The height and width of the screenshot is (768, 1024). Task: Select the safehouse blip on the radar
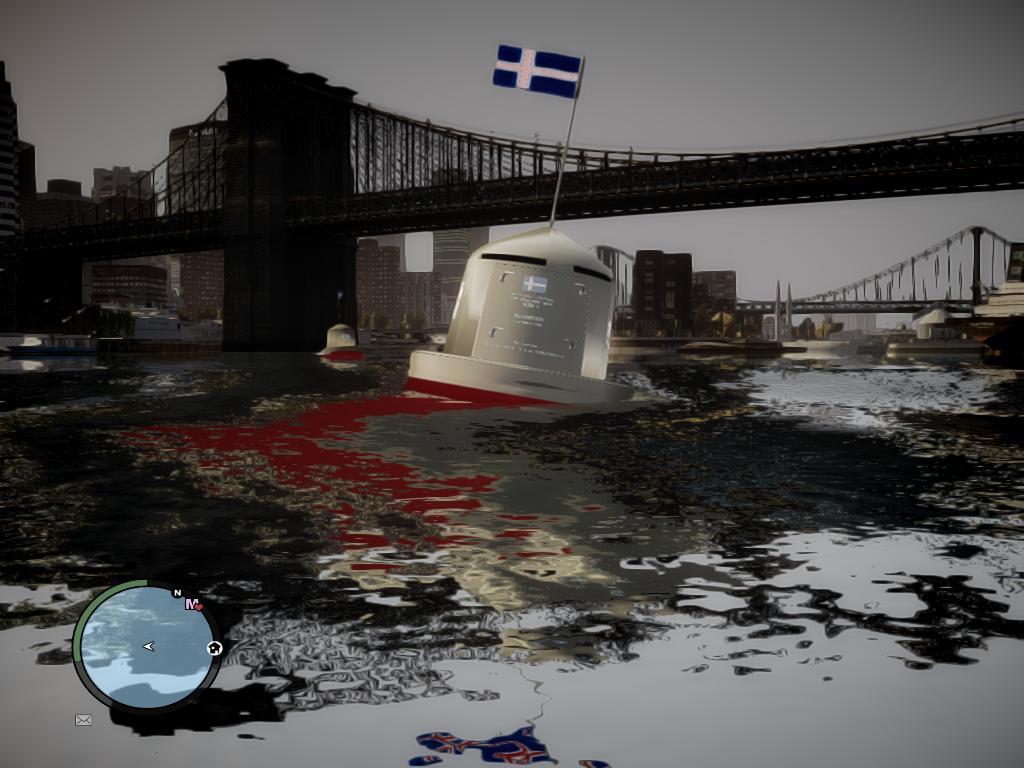pyautogui.click(x=214, y=648)
